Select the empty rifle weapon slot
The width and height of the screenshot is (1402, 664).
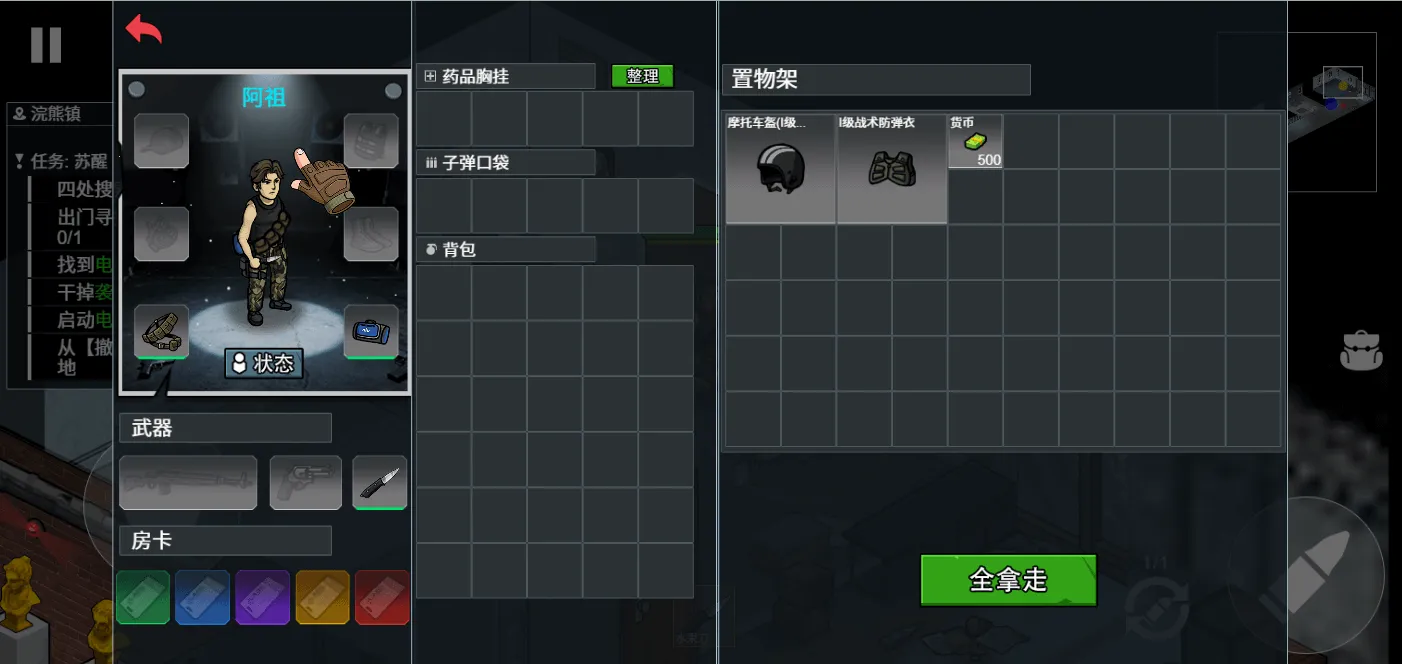(188, 483)
